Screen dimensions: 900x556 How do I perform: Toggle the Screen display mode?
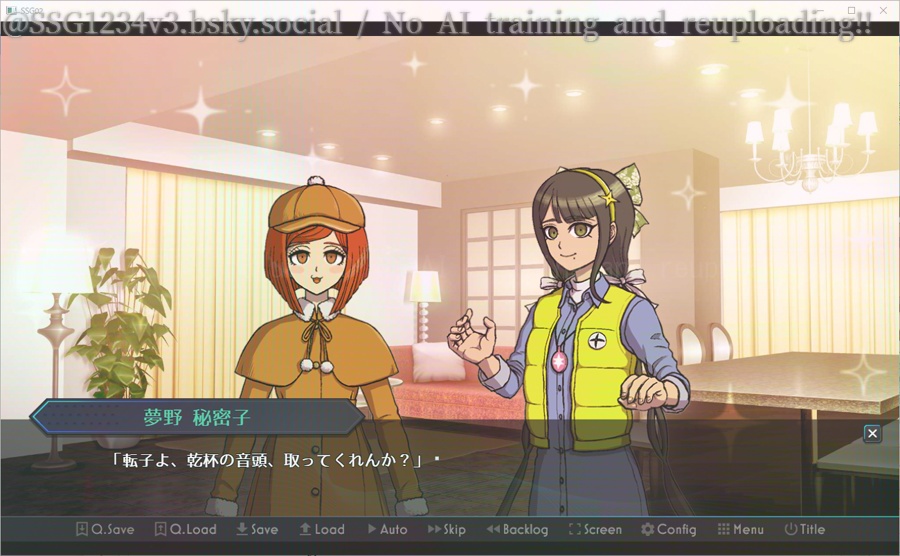pos(595,529)
